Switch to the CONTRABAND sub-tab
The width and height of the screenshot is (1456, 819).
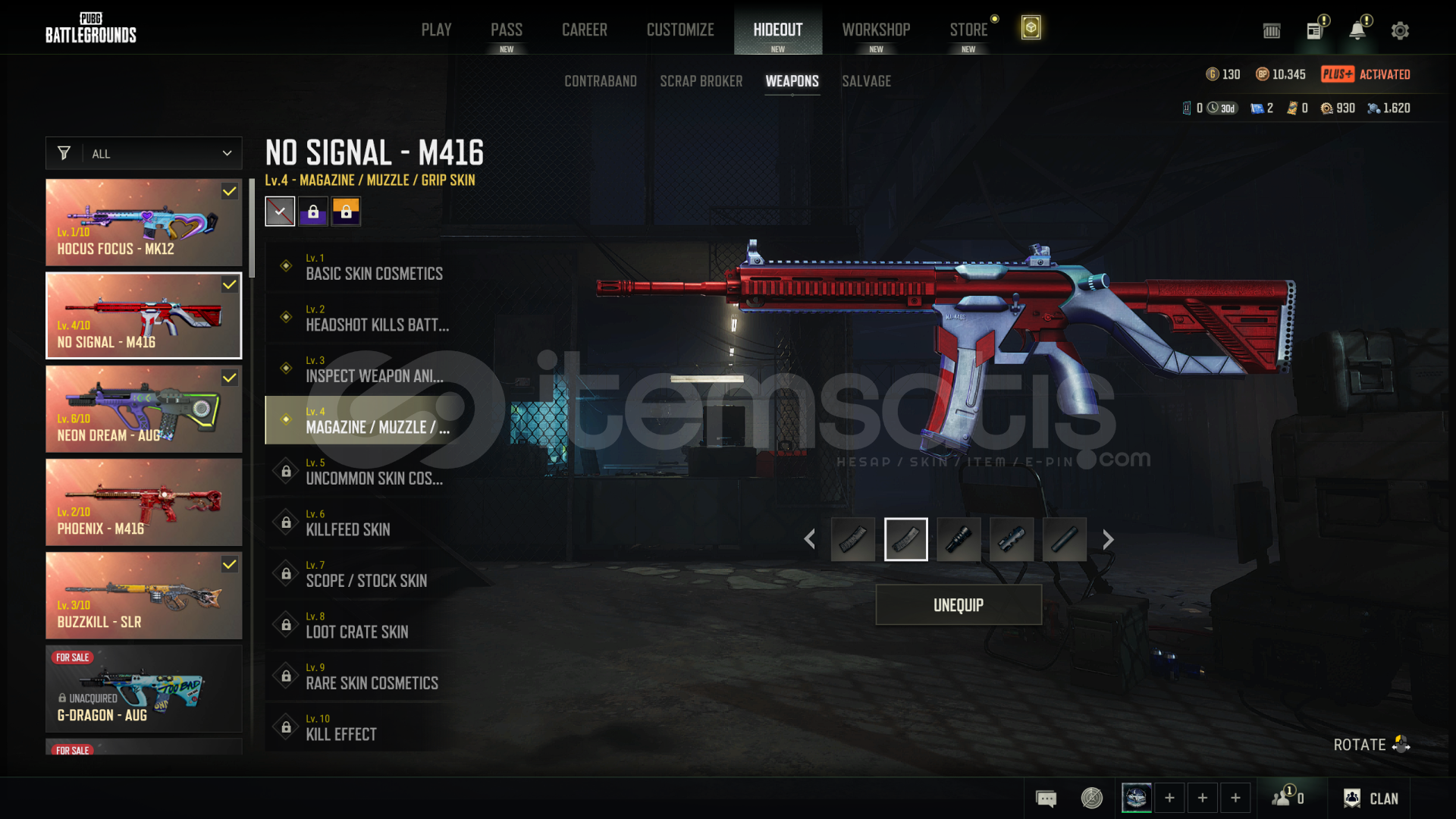(600, 81)
